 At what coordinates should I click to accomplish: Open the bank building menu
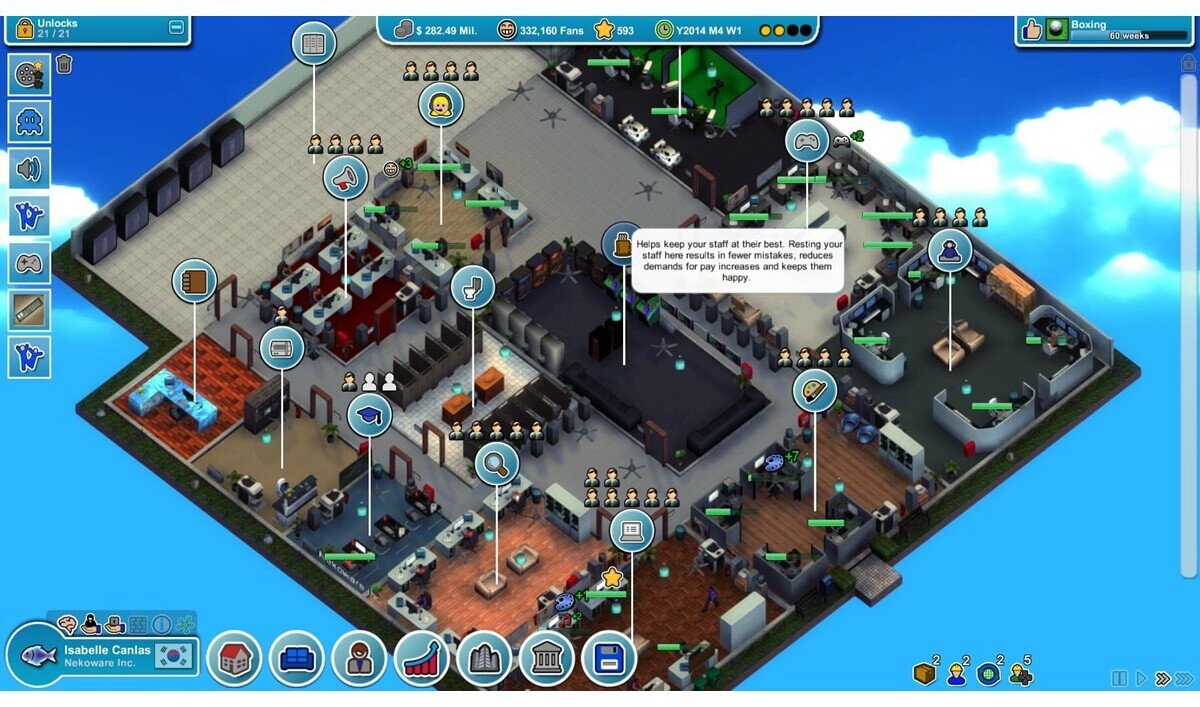click(547, 659)
